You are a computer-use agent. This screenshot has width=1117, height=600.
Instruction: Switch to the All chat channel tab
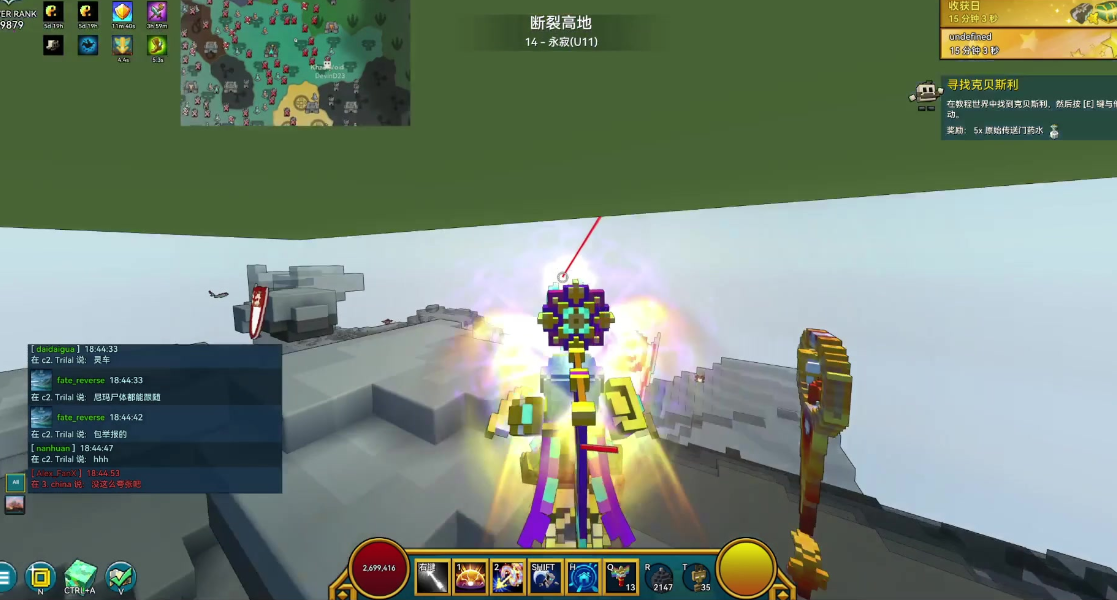15,482
